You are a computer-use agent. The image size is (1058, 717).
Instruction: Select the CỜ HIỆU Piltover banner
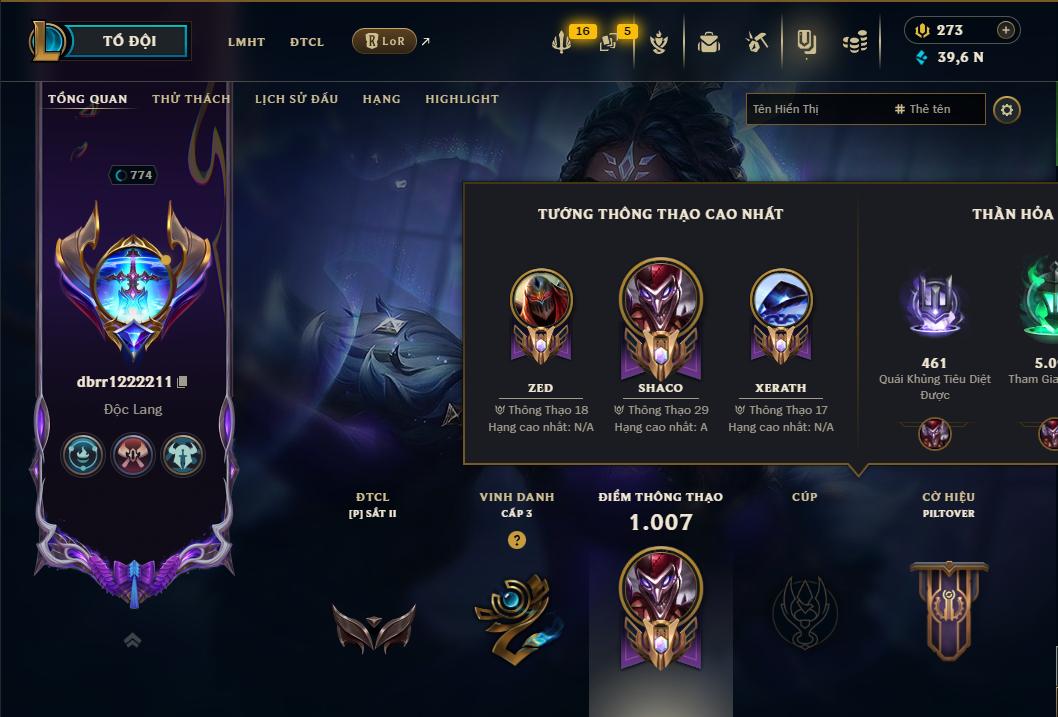coord(948,600)
